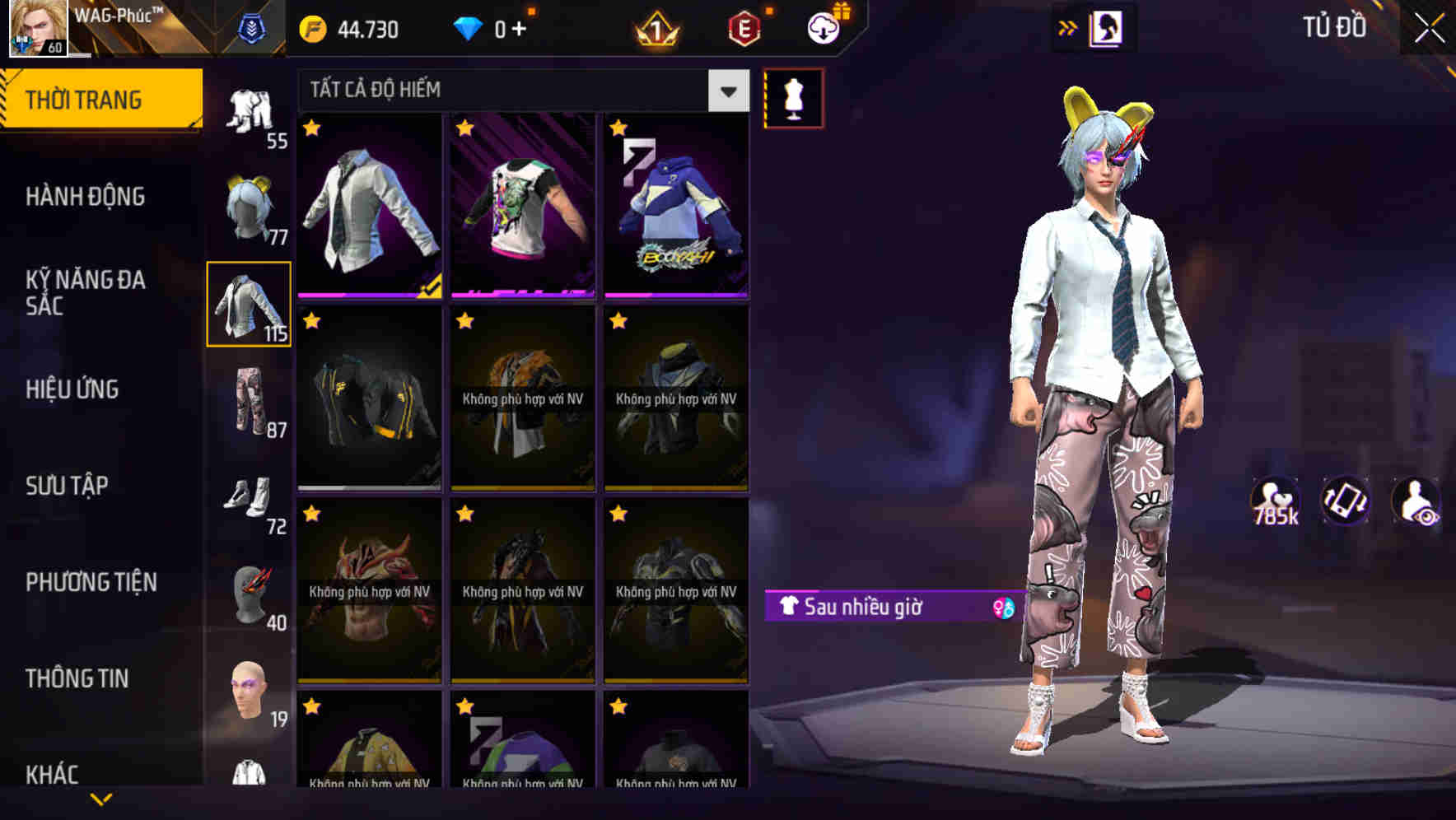Select the pants category icon showing 87
Viewport: 1456px width, 820px height.
(x=250, y=403)
